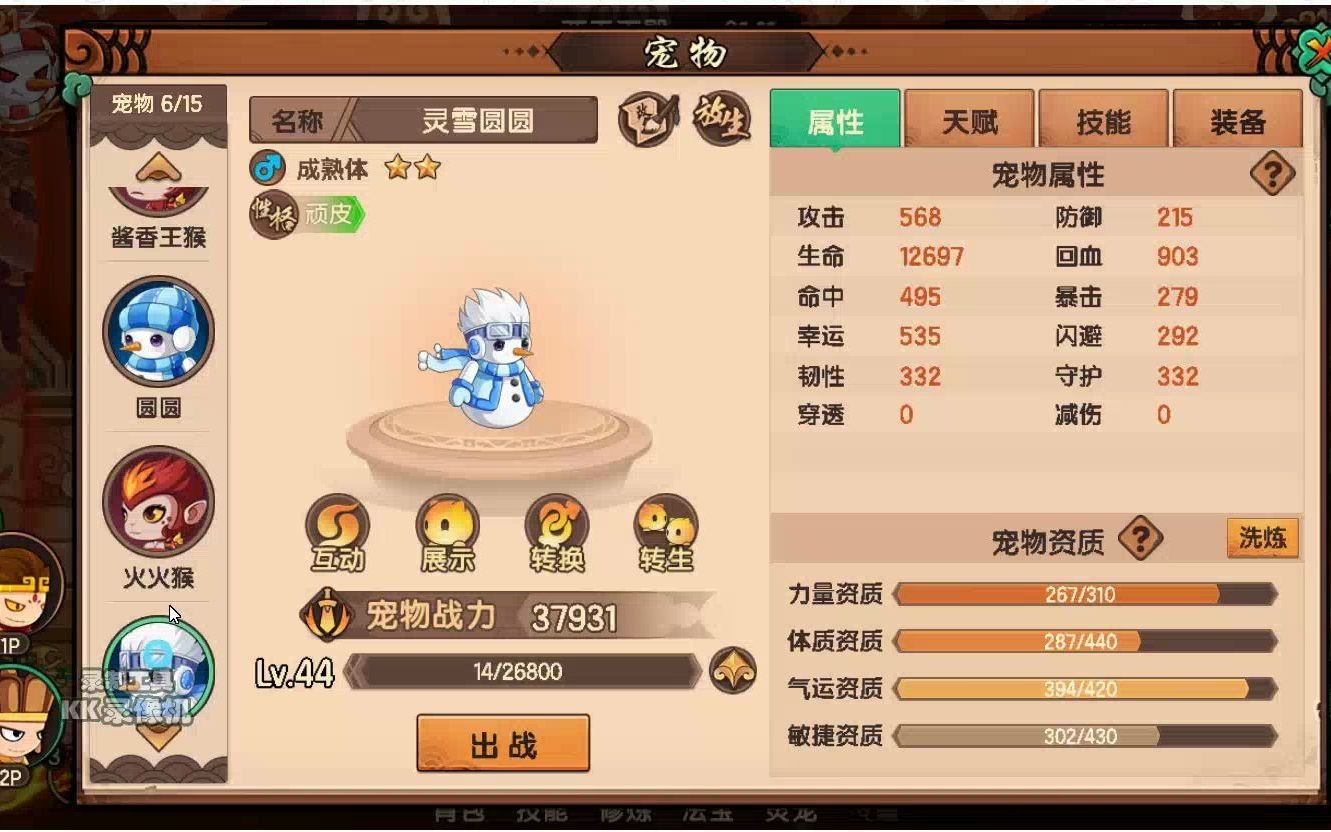1331x832 pixels.
Task: Switch to the 天赋 tab
Action: click(x=968, y=120)
